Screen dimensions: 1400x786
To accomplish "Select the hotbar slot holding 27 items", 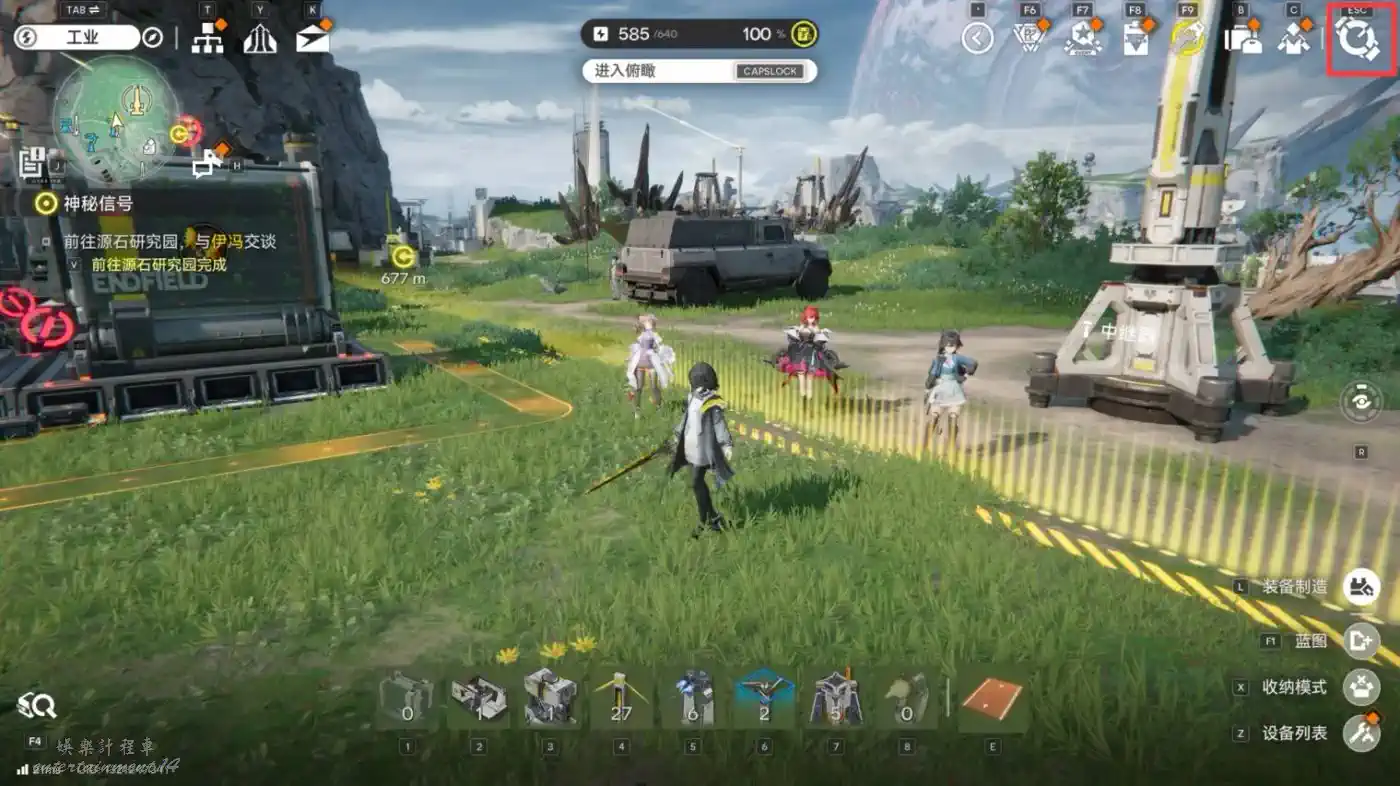I will pyautogui.click(x=622, y=700).
